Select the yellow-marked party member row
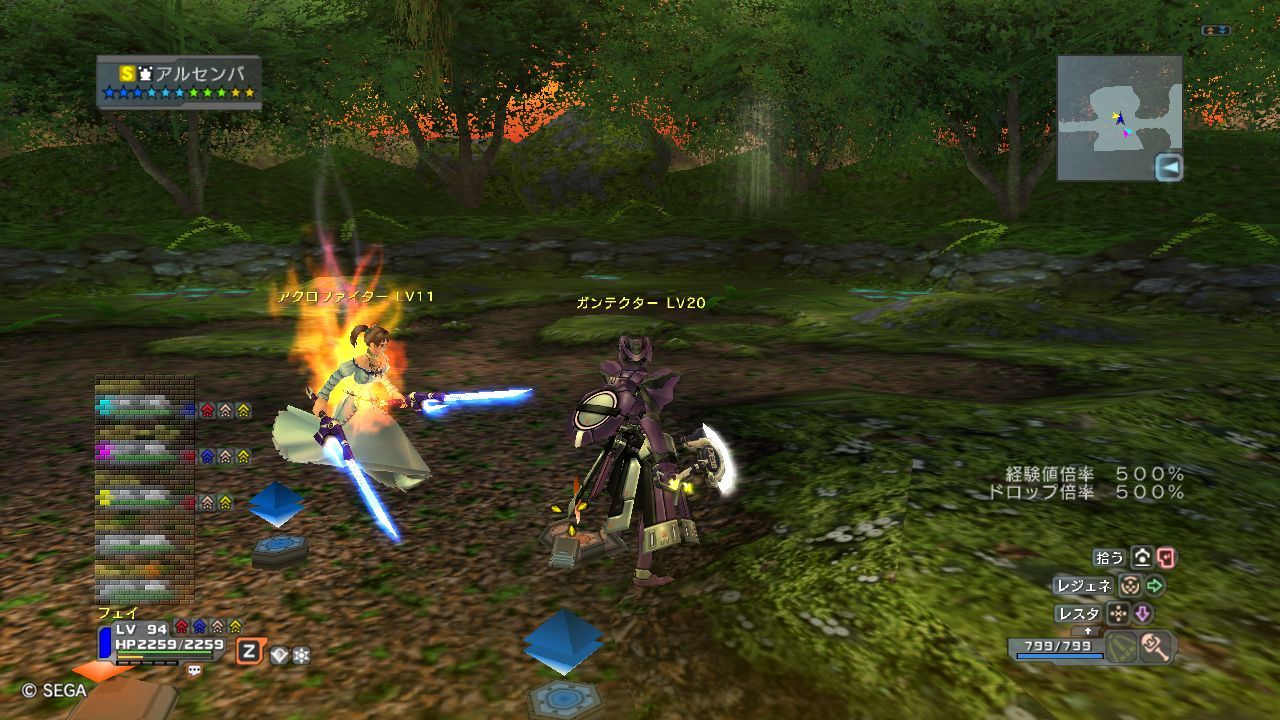 pos(145,499)
